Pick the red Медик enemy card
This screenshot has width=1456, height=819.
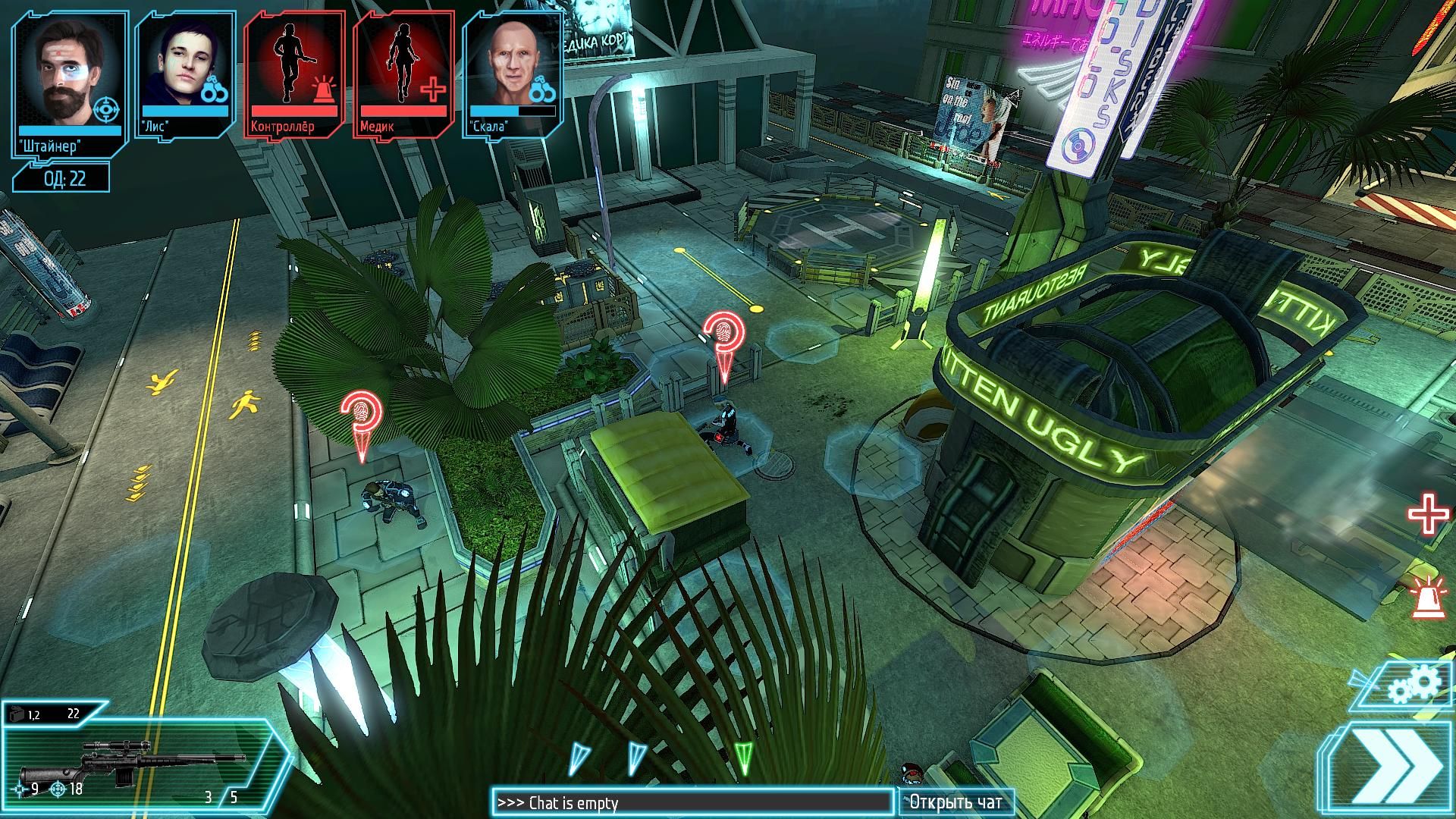point(403,74)
